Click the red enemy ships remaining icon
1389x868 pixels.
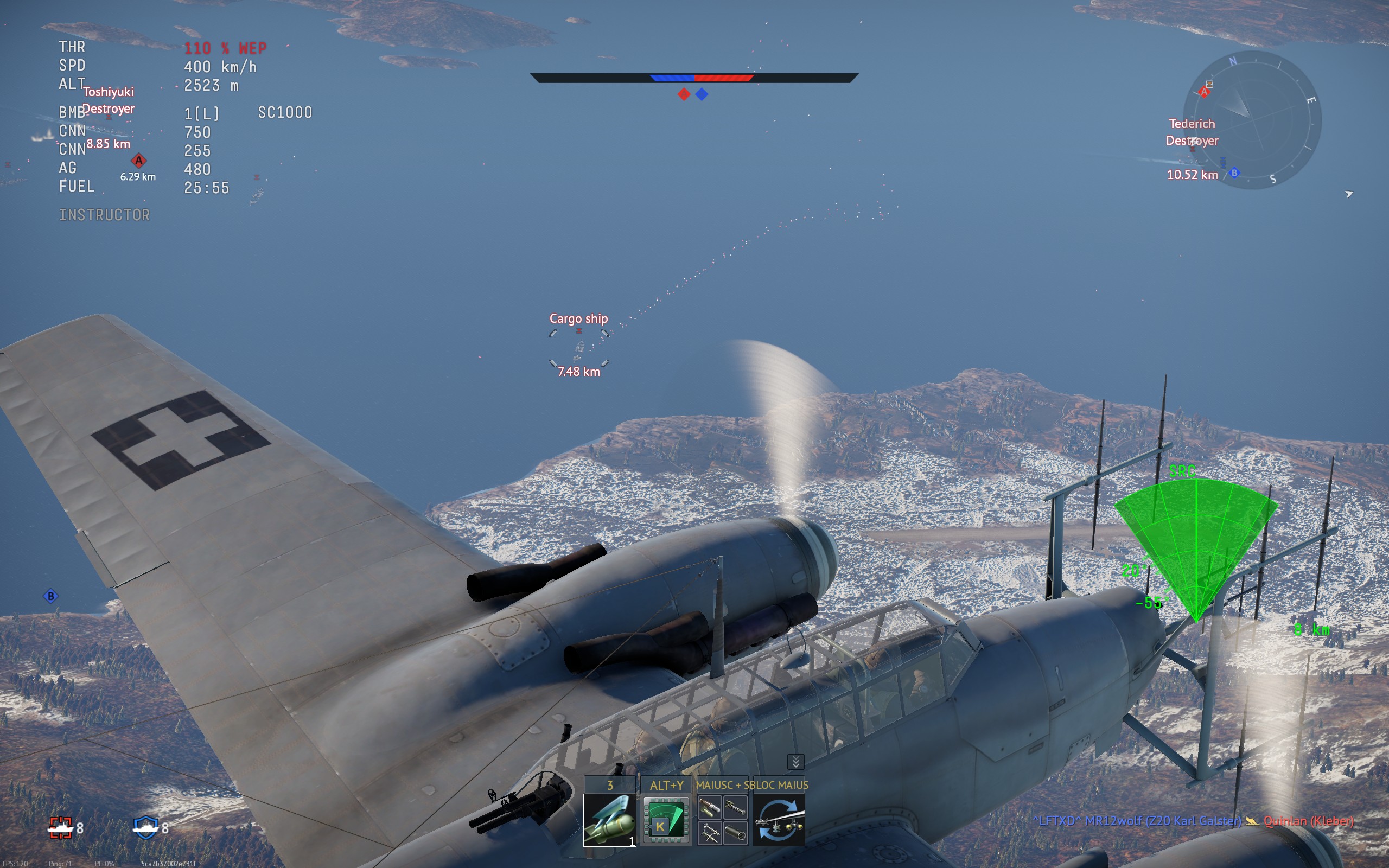(60, 827)
